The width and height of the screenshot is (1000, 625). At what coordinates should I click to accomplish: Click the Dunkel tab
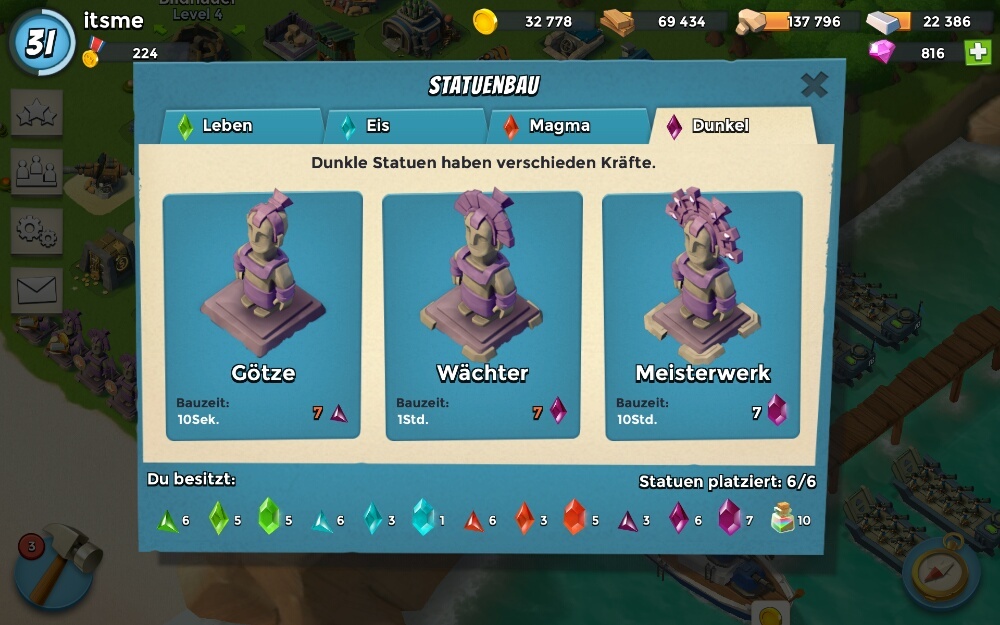coord(730,126)
